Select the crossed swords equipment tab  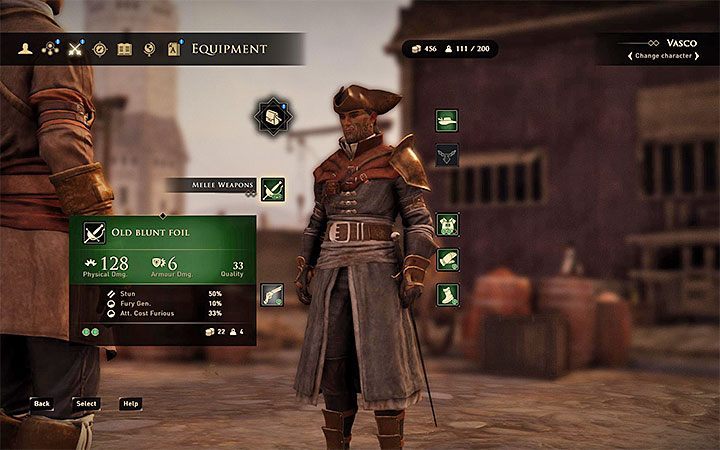tap(75, 48)
